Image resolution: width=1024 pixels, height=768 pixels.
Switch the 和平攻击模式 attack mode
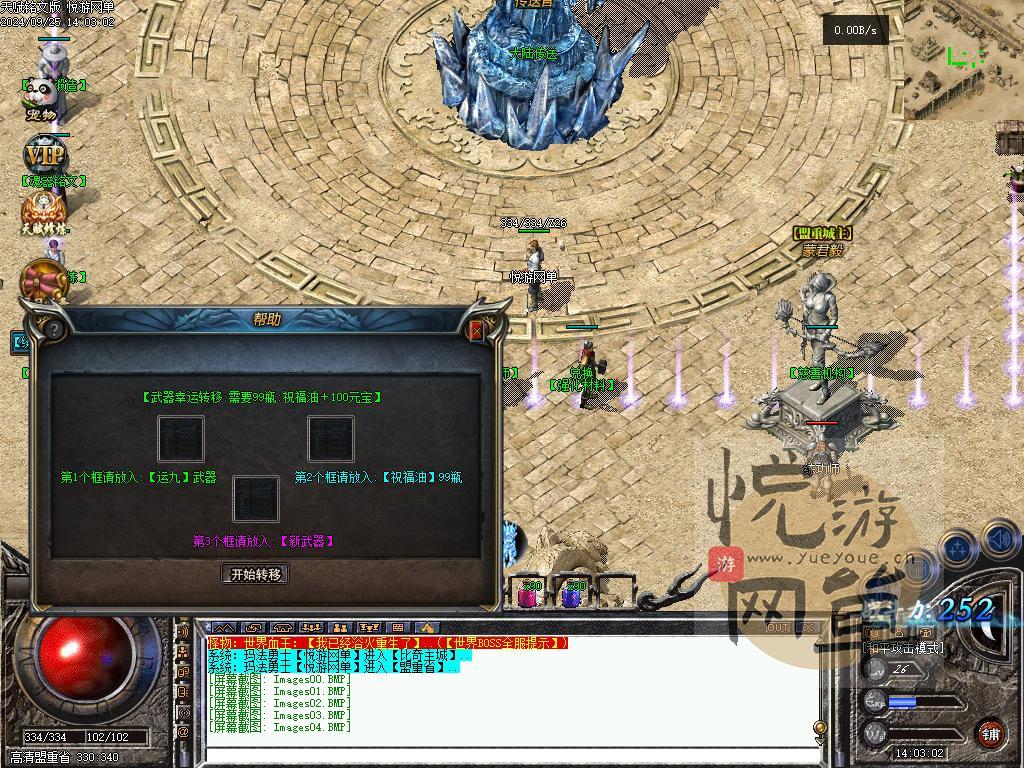[903, 648]
